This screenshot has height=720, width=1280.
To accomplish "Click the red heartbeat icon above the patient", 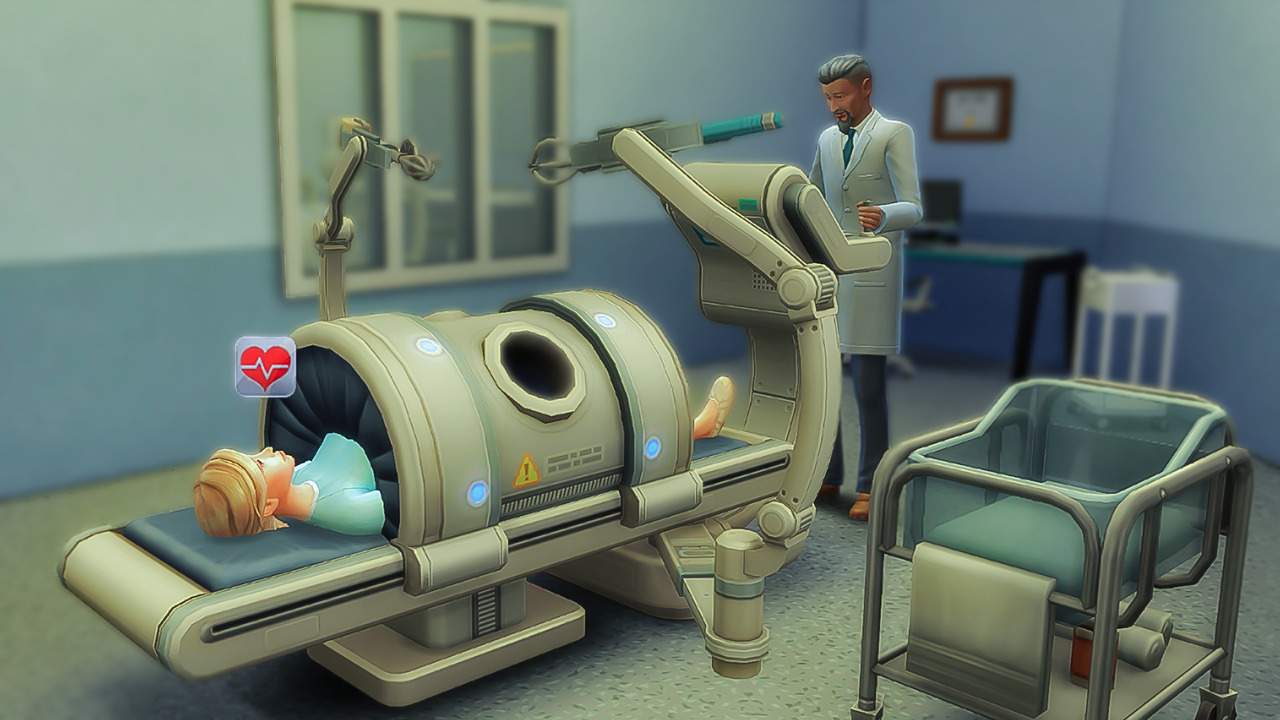I will (x=265, y=367).
